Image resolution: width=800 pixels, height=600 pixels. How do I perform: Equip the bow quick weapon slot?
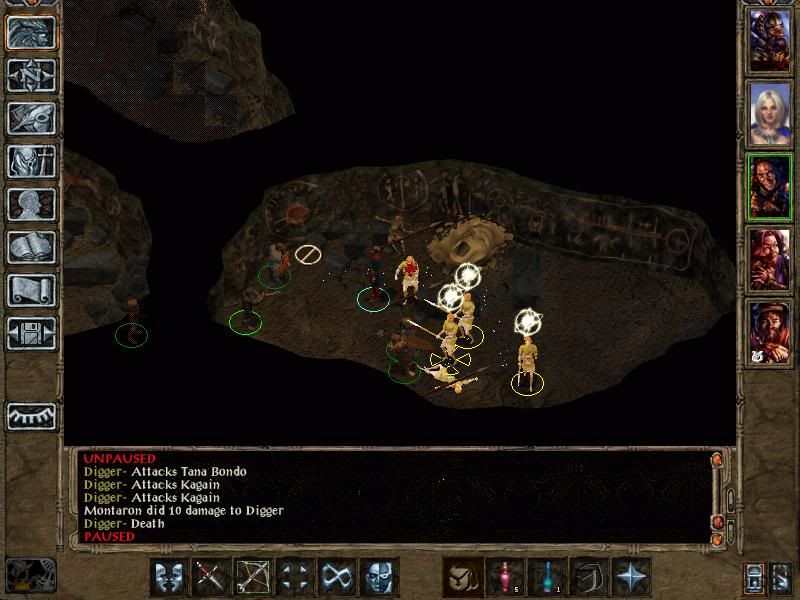(x=254, y=578)
